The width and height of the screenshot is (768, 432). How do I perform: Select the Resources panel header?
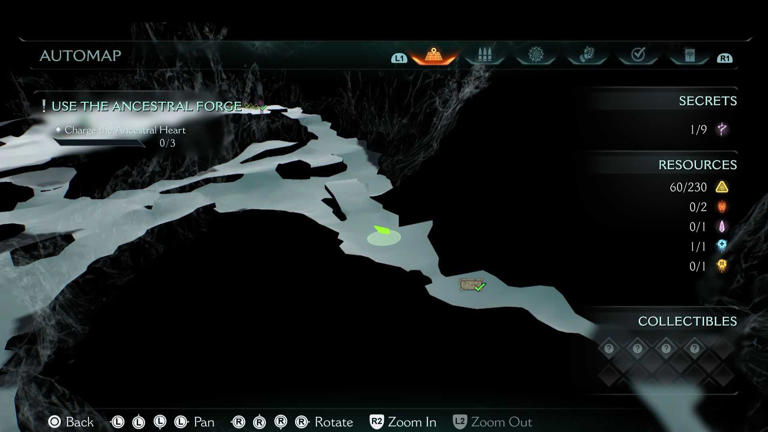pyautogui.click(x=697, y=165)
